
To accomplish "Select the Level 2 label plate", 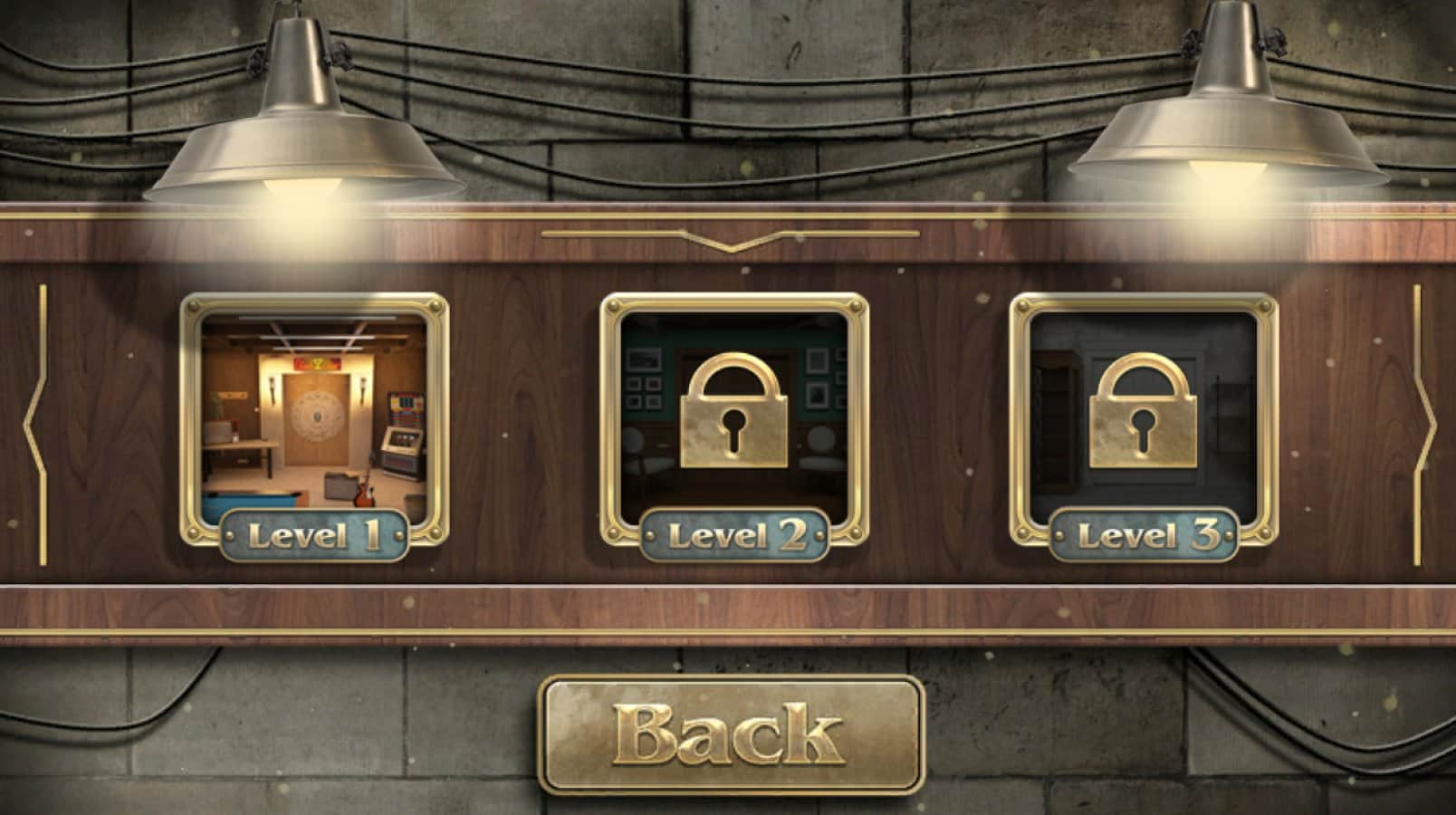I will [733, 534].
